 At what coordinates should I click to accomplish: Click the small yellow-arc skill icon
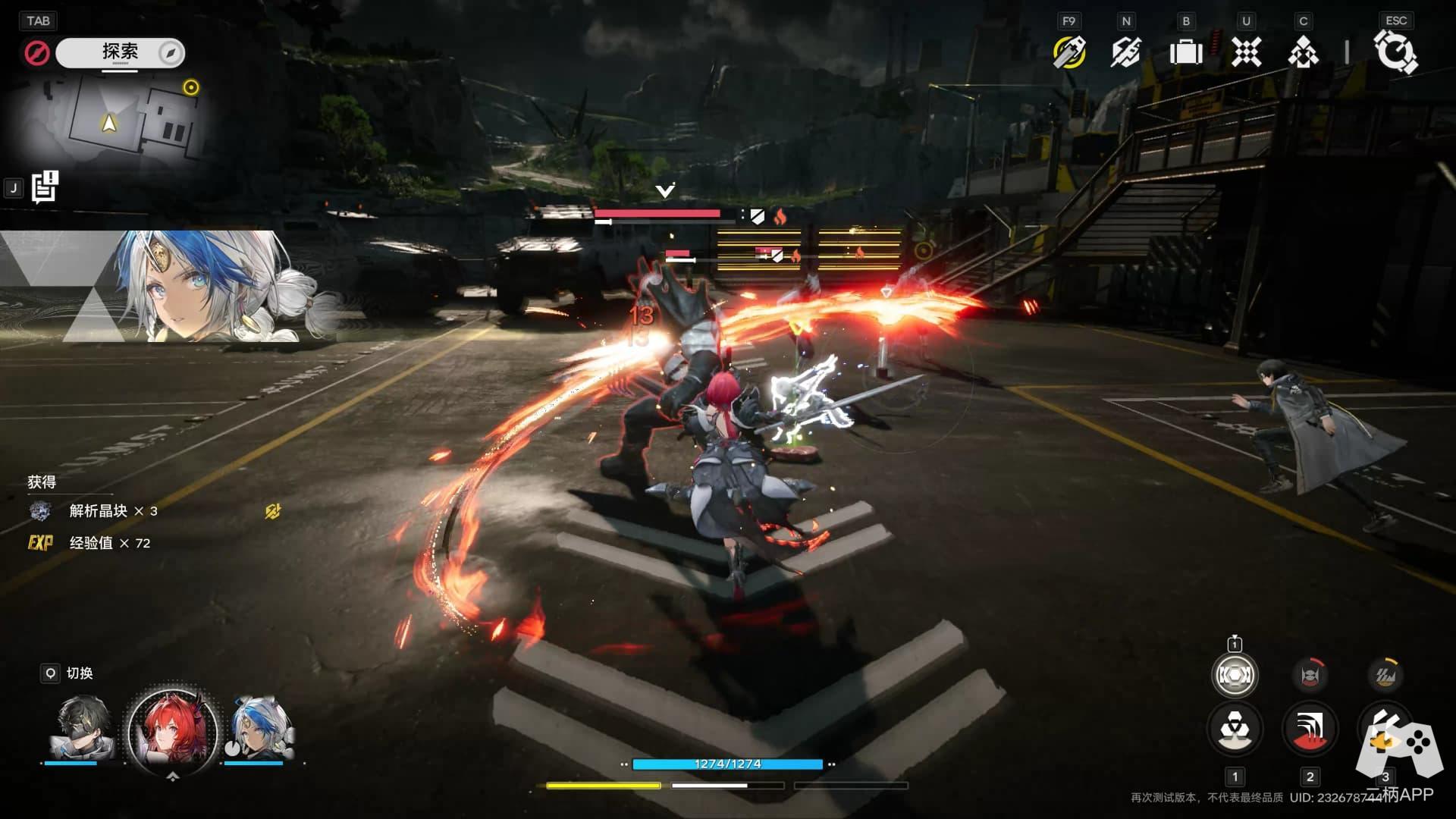point(1385,675)
